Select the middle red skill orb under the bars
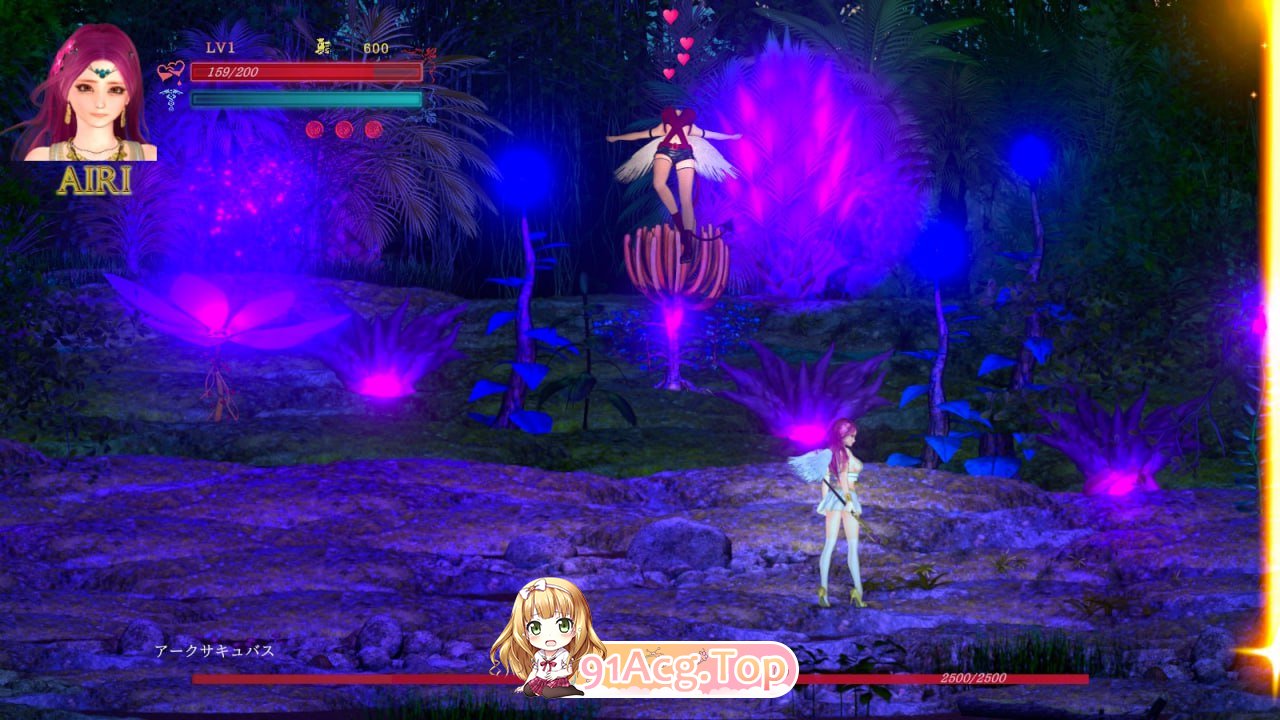This screenshot has height=720, width=1280. point(345,130)
